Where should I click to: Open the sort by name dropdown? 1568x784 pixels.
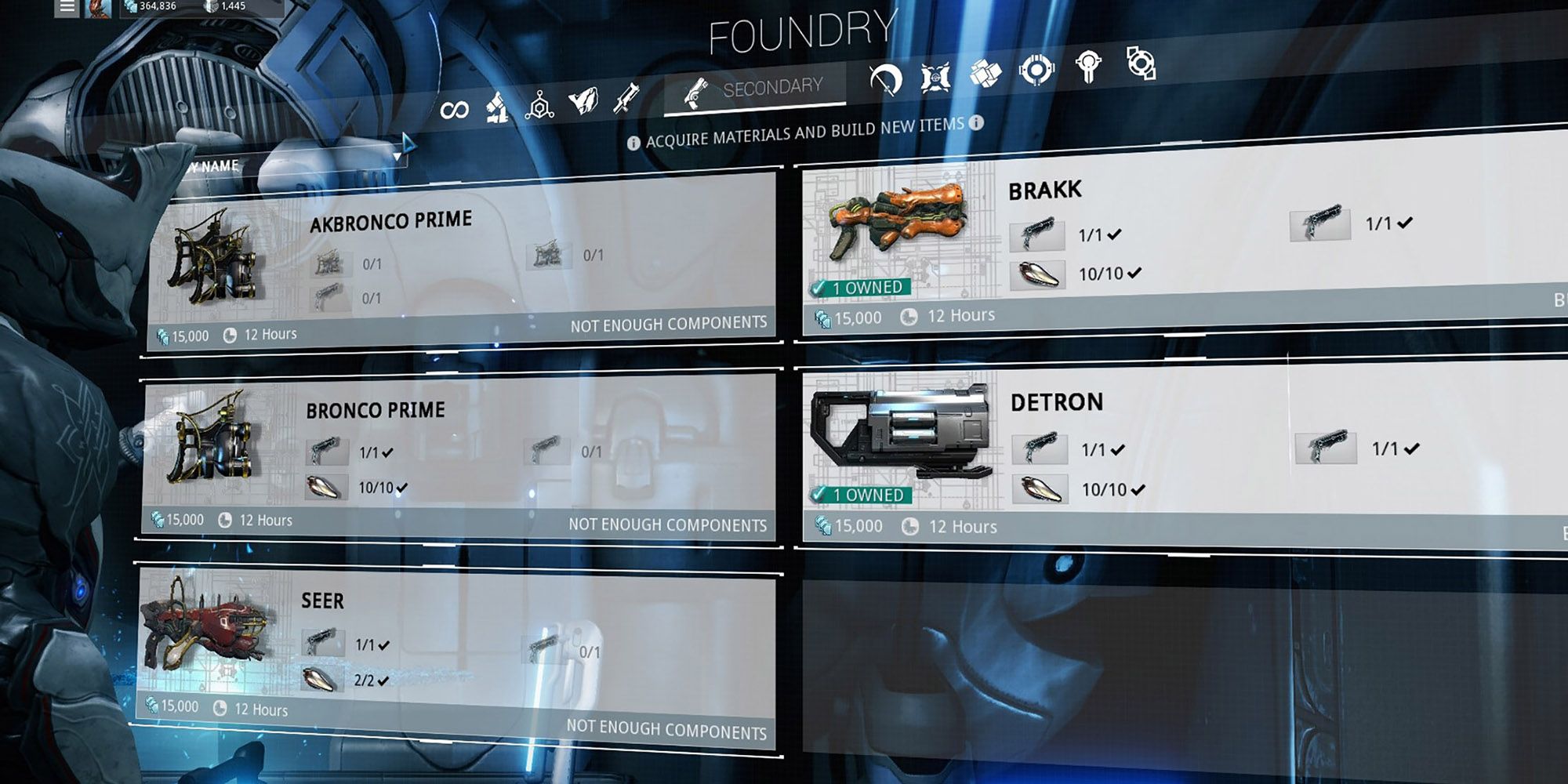[x=298, y=162]
